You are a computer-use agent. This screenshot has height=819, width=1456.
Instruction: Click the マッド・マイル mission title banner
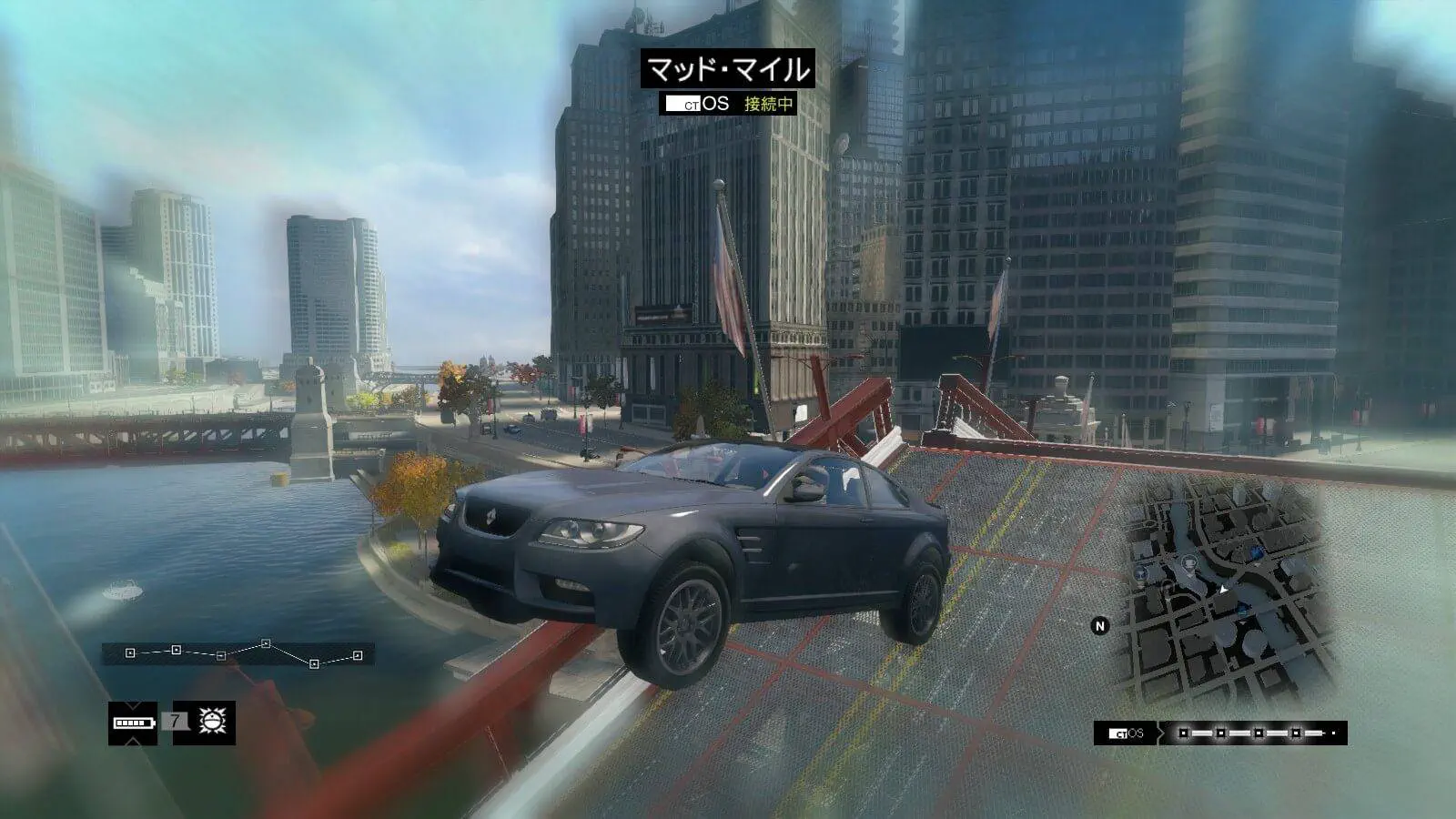(727, 70)
